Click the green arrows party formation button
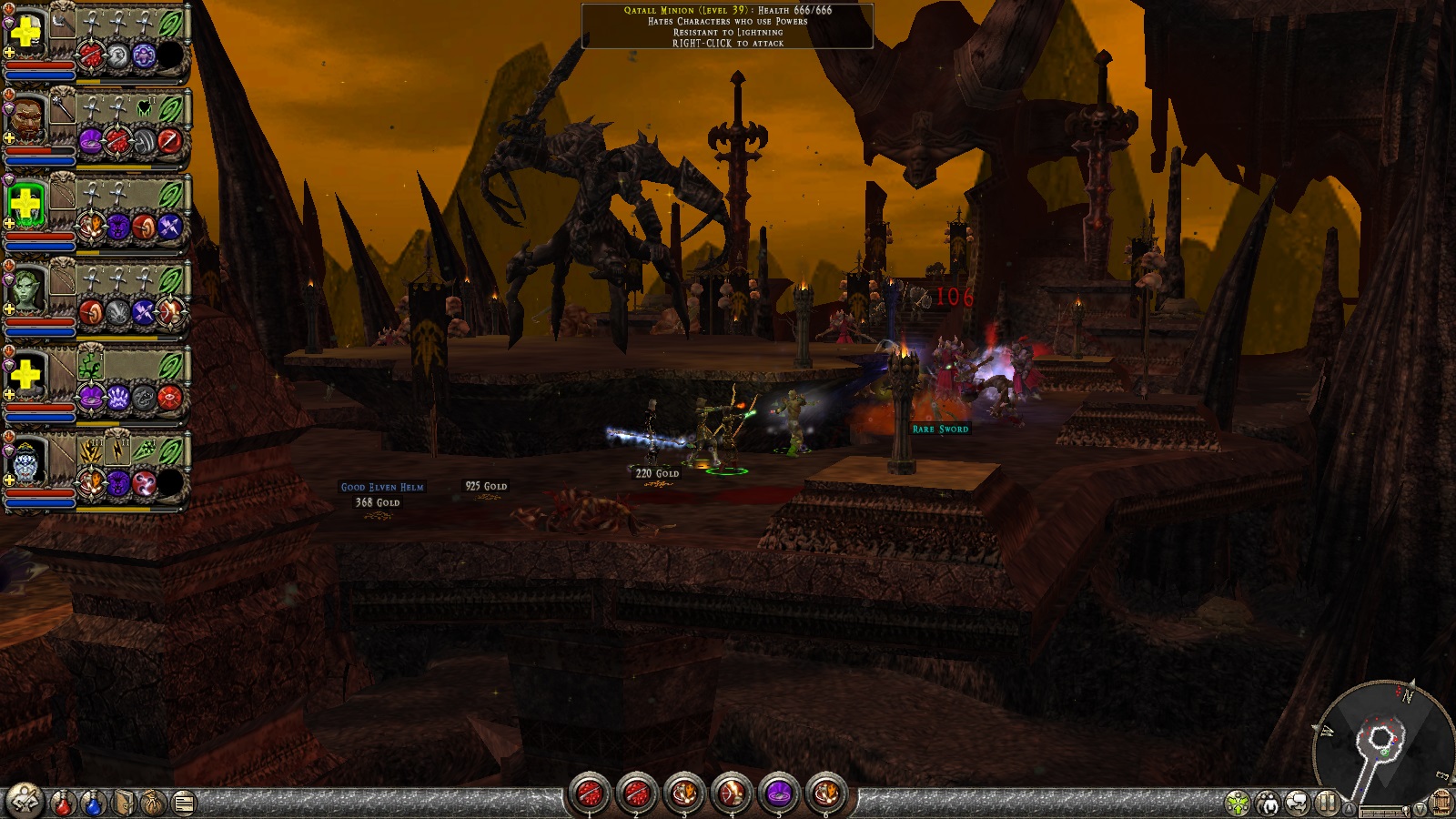Viewport: 1456px width, 819px height. click(x=1238, y=804)
